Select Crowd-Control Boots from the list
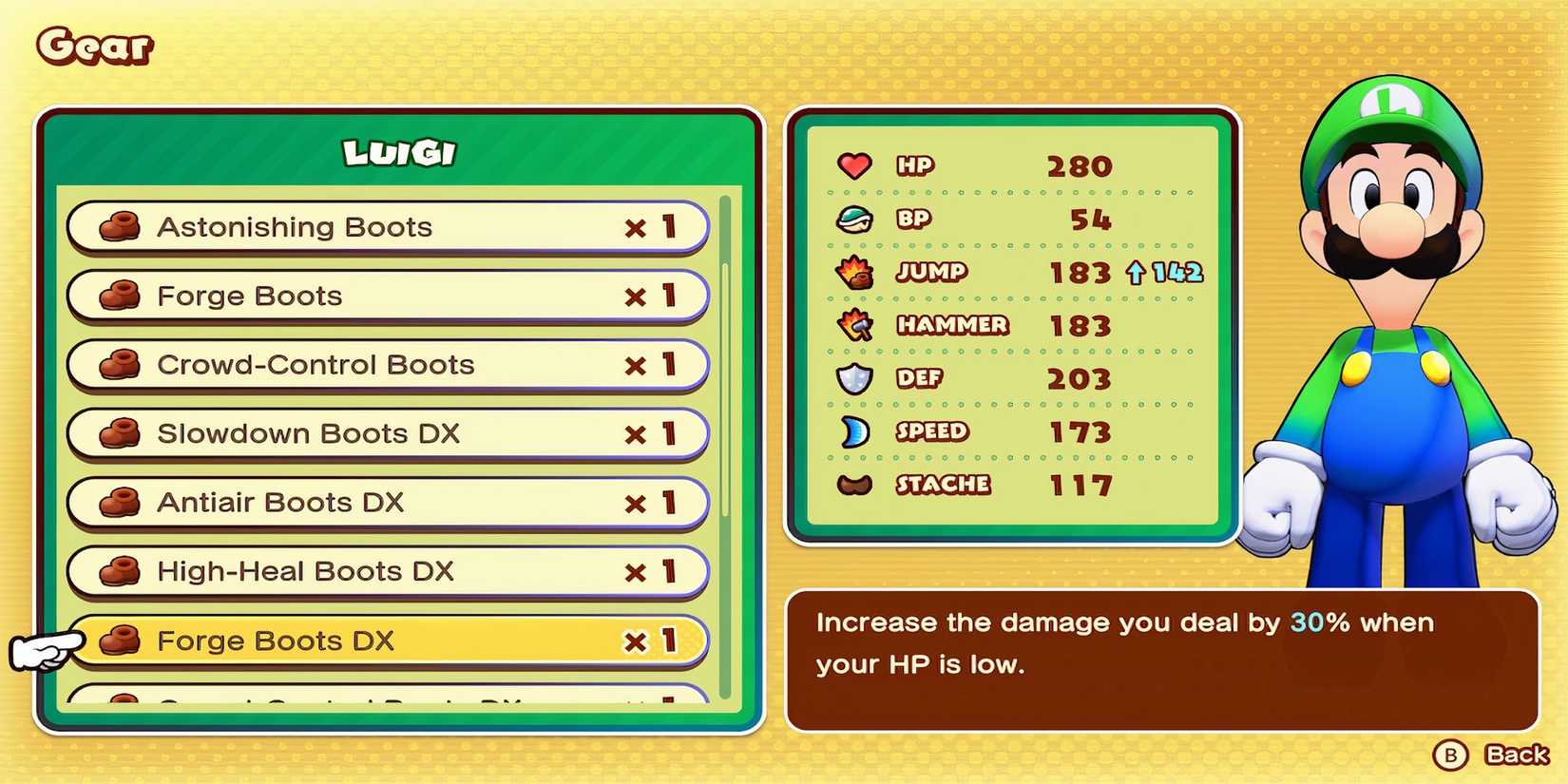1568x784 pixels. pyautogui.click(x=380, y=365)
